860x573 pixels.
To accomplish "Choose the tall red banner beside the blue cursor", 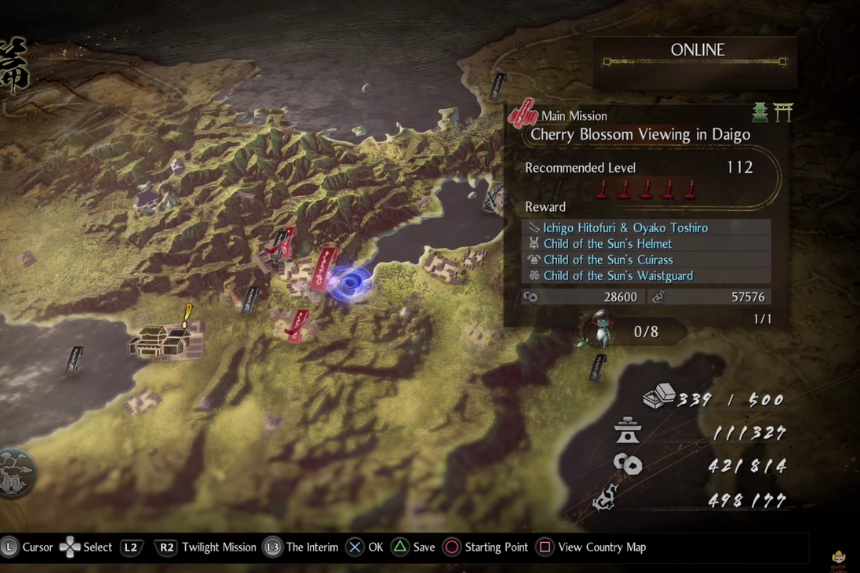I will [324, 268].
